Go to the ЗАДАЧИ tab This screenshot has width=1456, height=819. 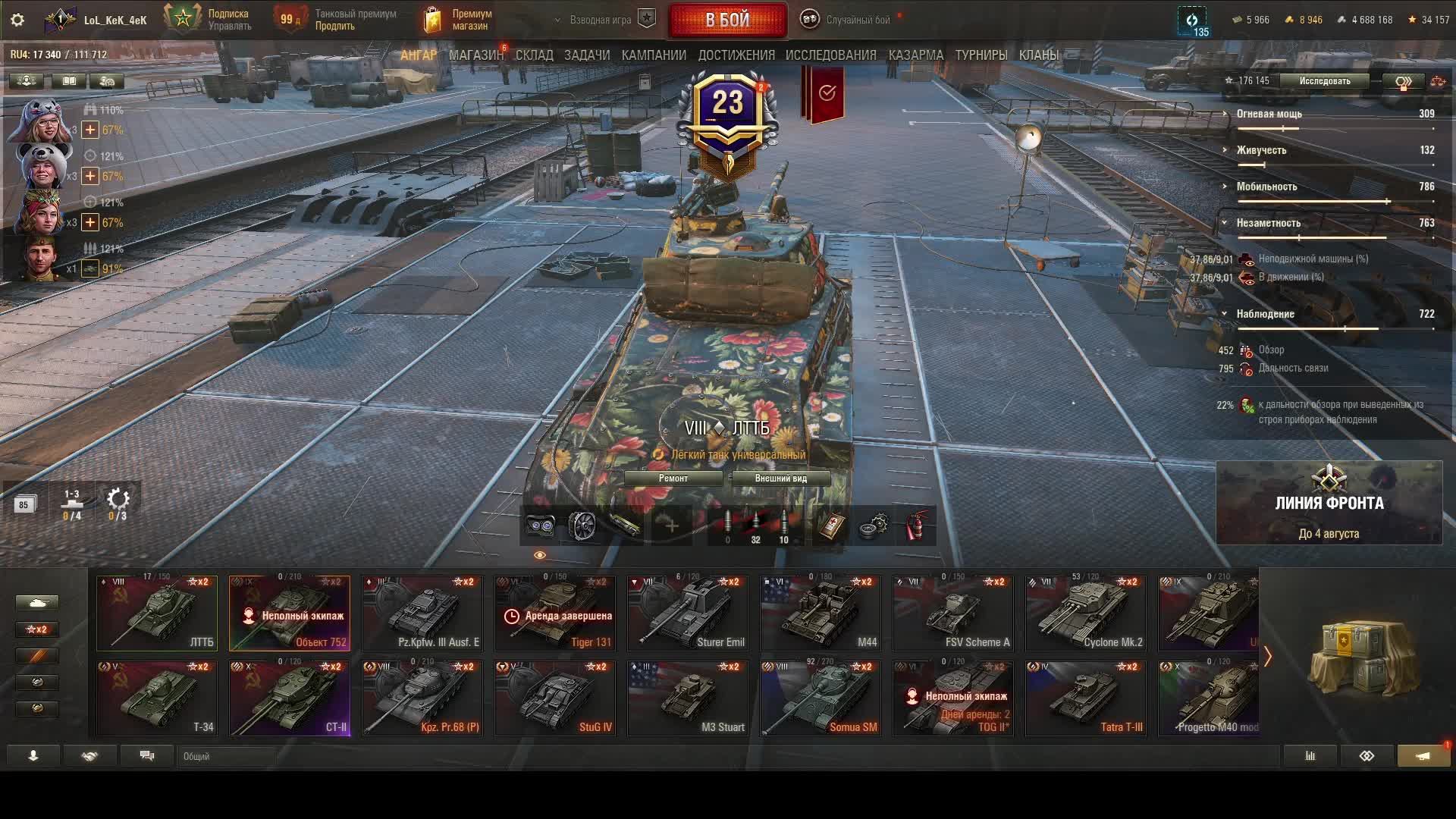tap(587, 55)
